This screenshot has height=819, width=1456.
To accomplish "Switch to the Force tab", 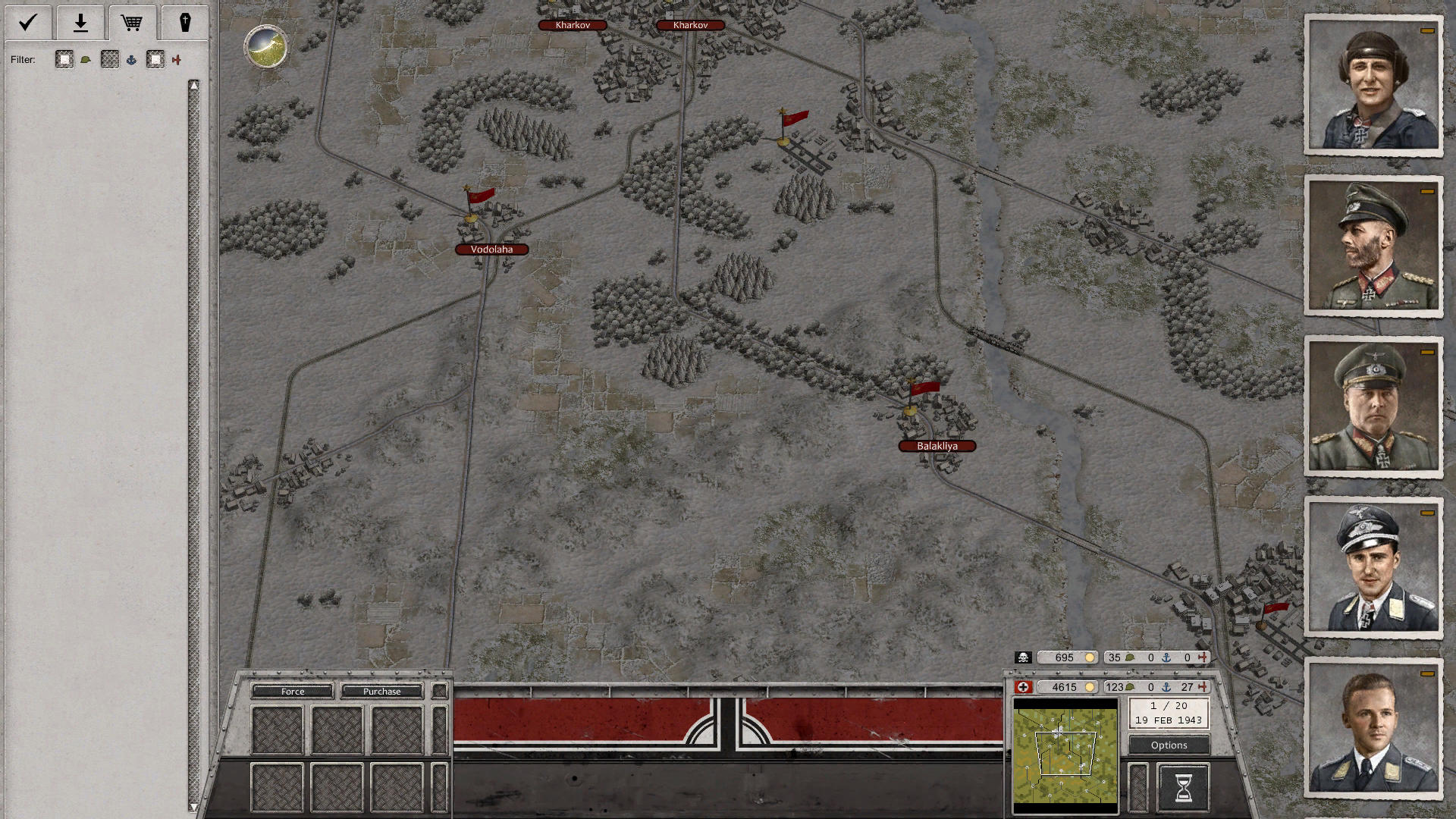I will tap(292, 691).
